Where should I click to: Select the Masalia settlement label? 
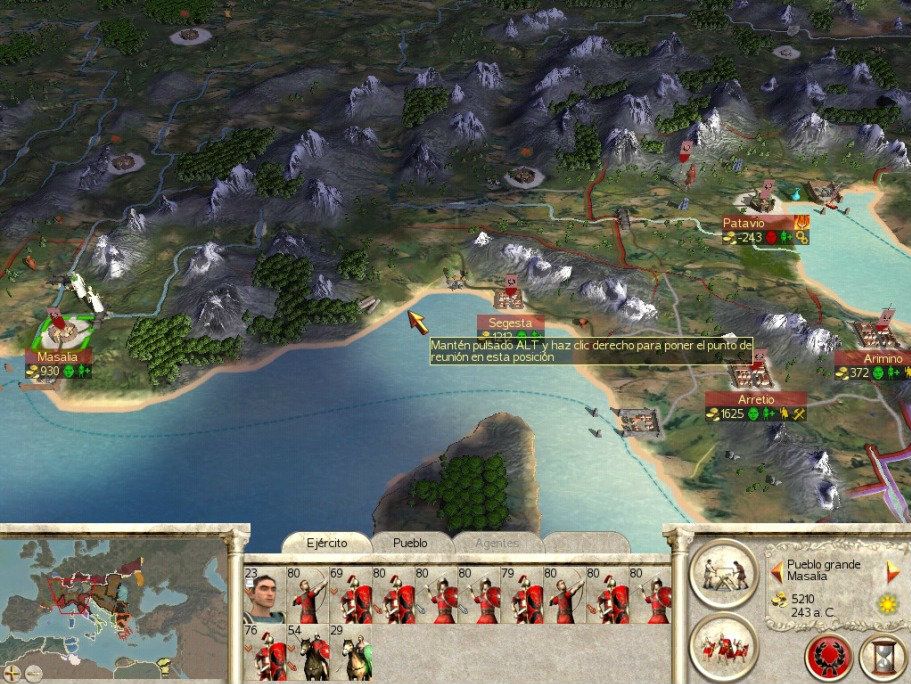58,357
